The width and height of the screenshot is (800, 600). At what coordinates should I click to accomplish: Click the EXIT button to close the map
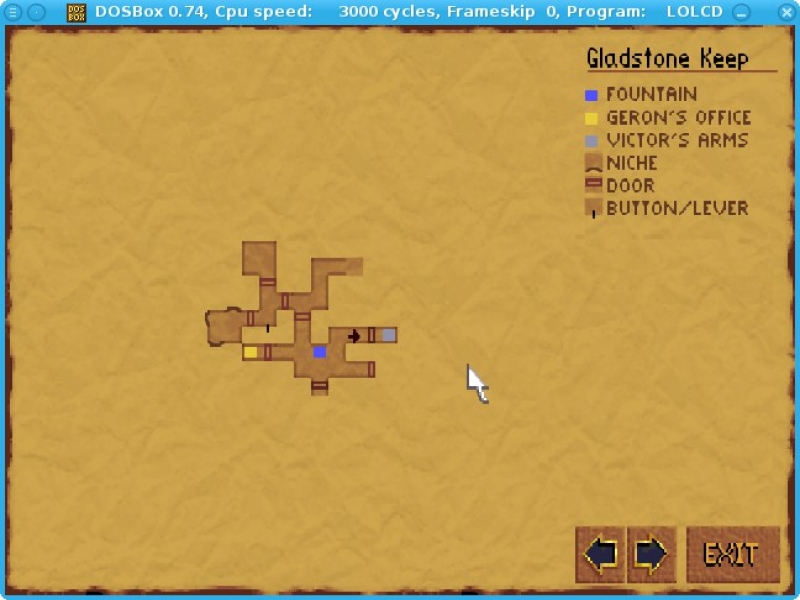[x=732, y=554]
